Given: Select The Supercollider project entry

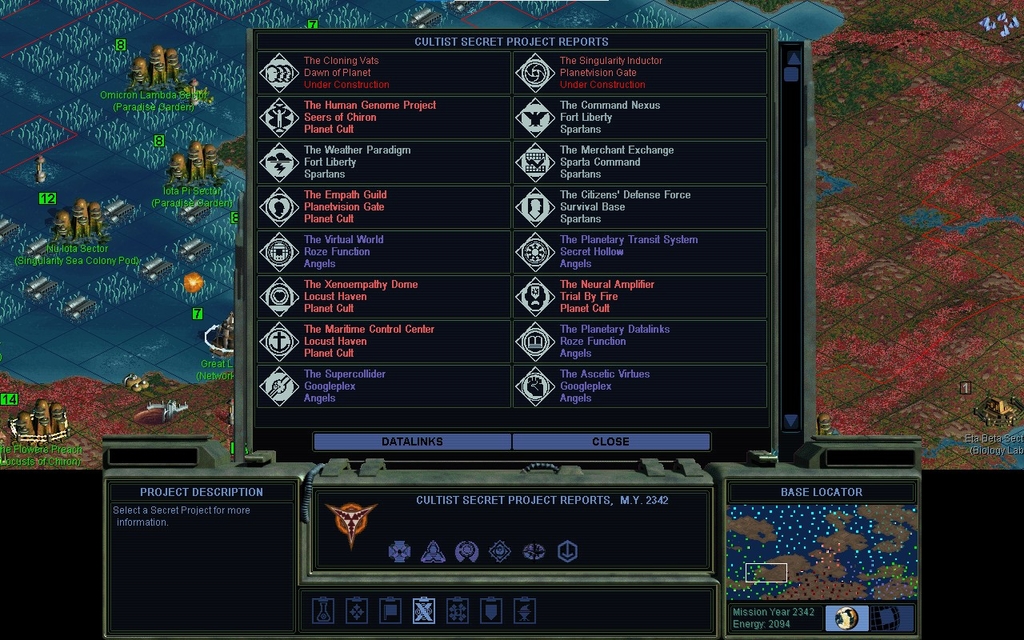Looking at the screenshot, I should [x=384, y=386].
